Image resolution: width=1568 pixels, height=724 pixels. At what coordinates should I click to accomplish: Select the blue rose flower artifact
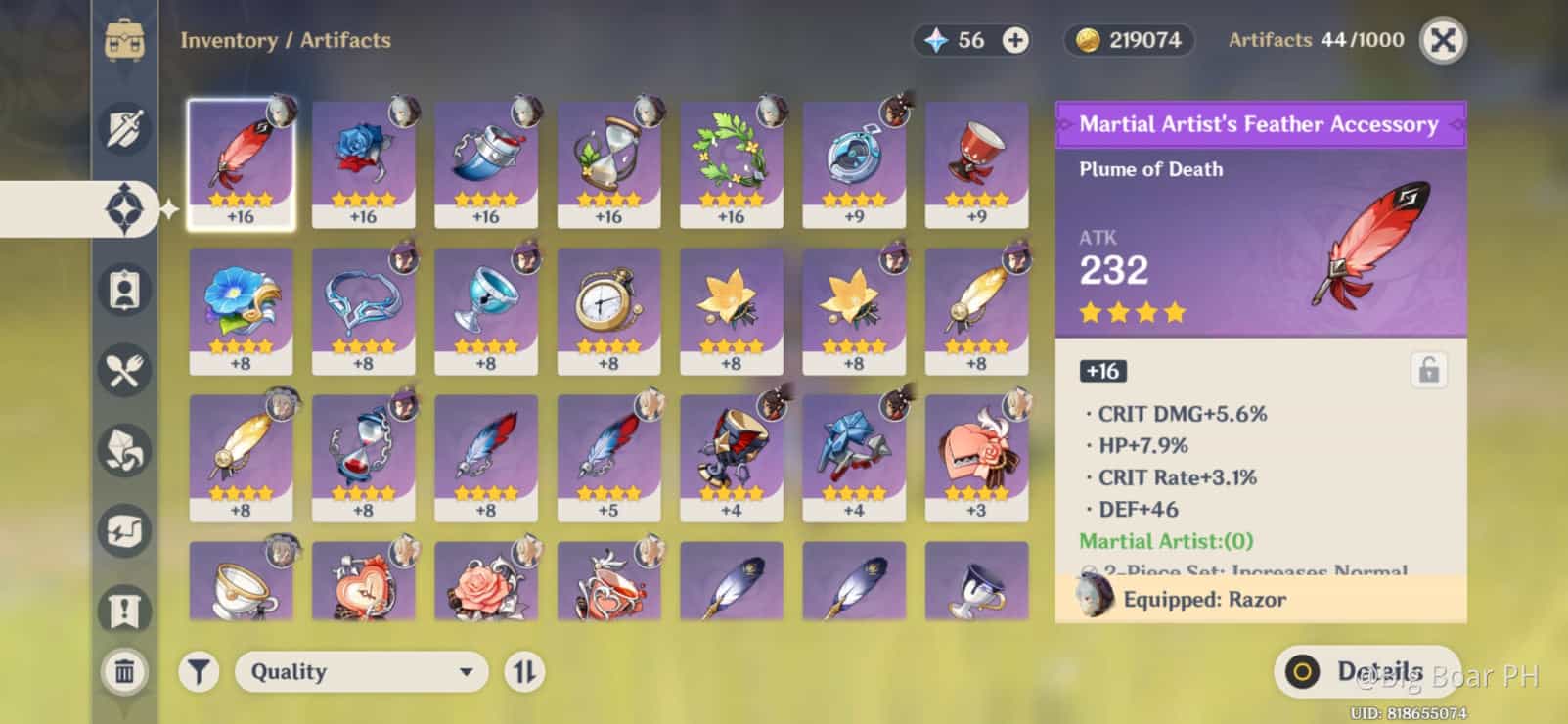click(x=363, y=163)
